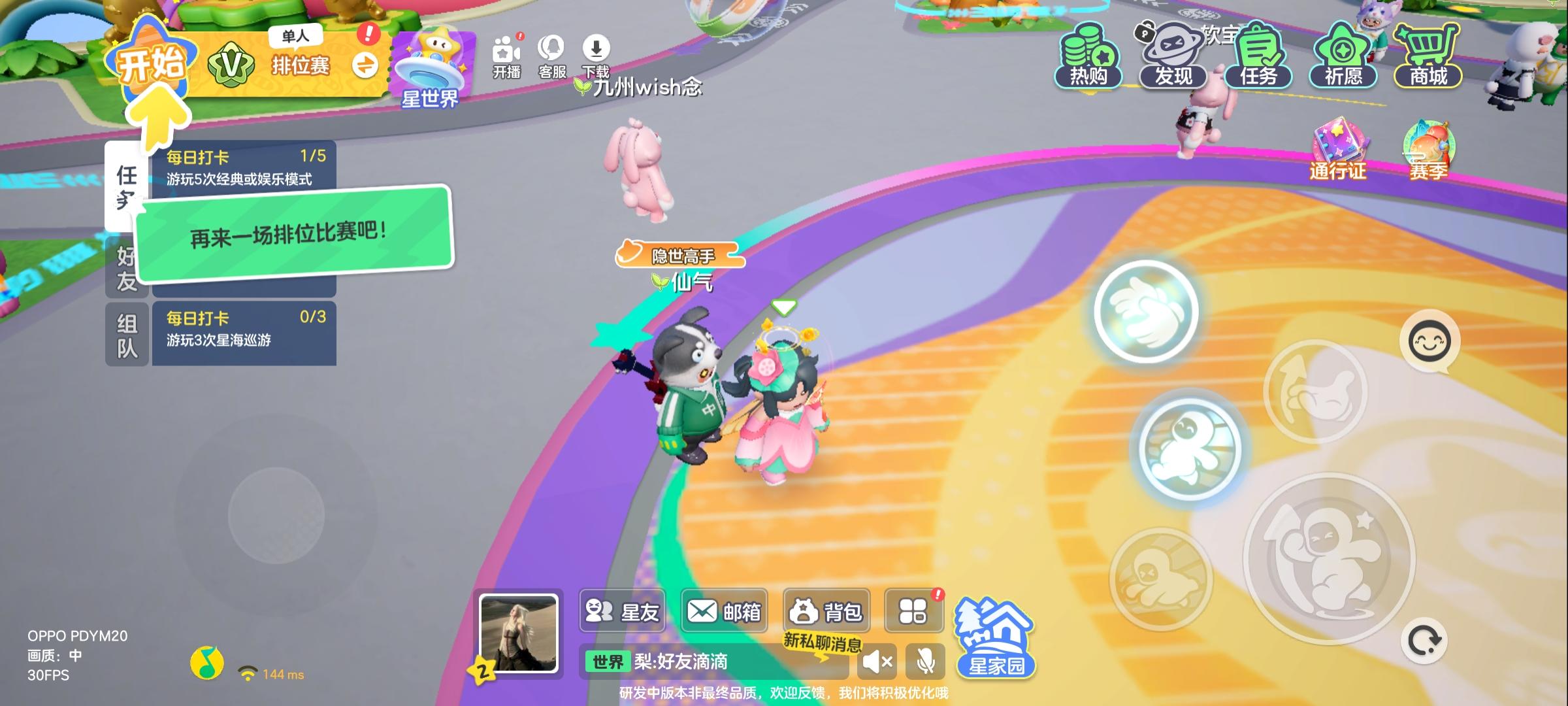The height and width of the screenshot is (706, 1568).
Task: Mute the world chat speaker
Action: 876,662
